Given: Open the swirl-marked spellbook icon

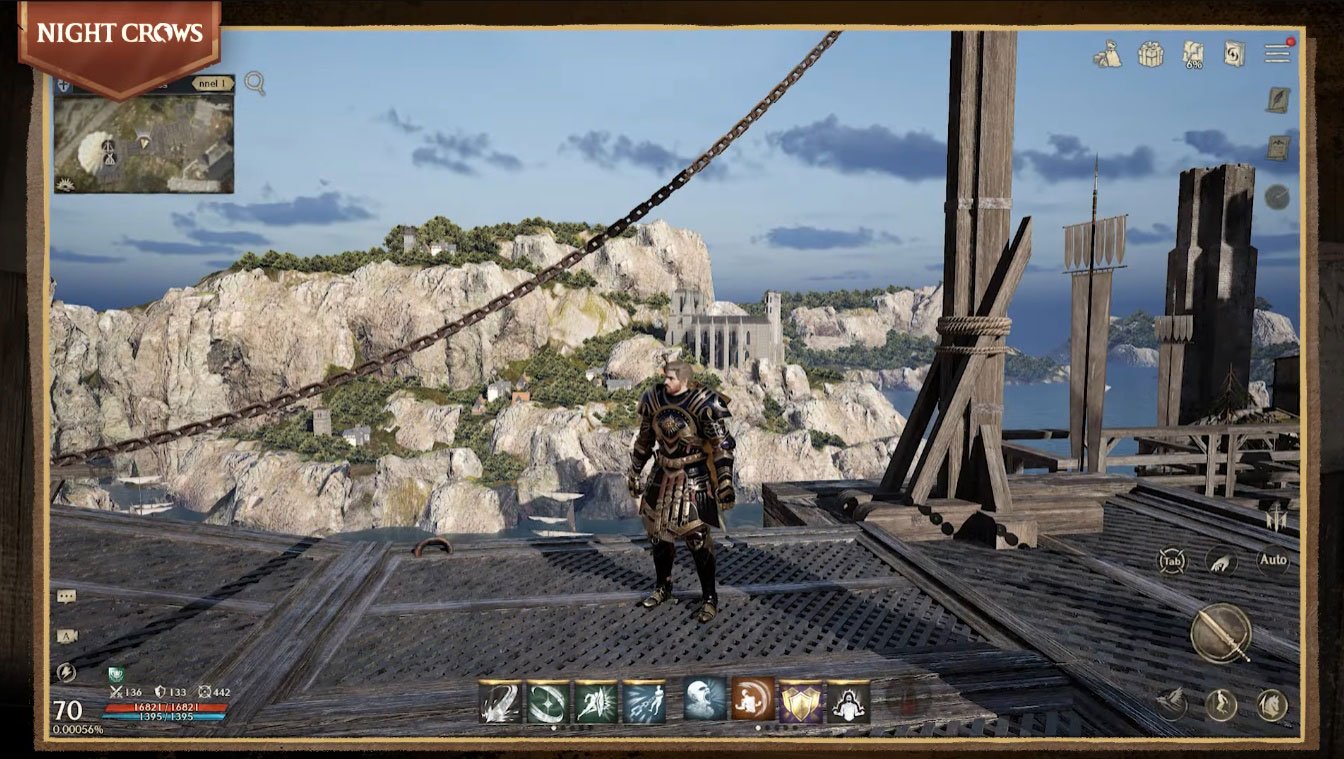Looking at the screenshot, I should coord(1234,54).
